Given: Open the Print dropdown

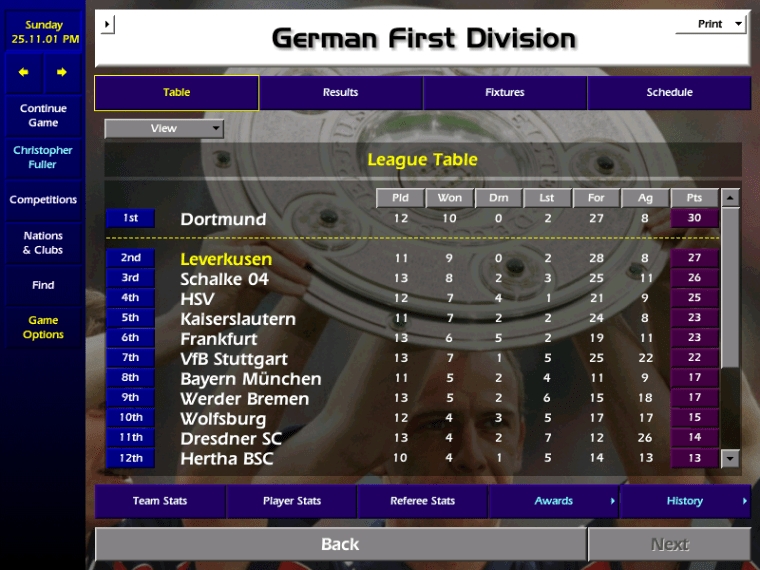Looking at the screenshot, I should click(712, 24).
